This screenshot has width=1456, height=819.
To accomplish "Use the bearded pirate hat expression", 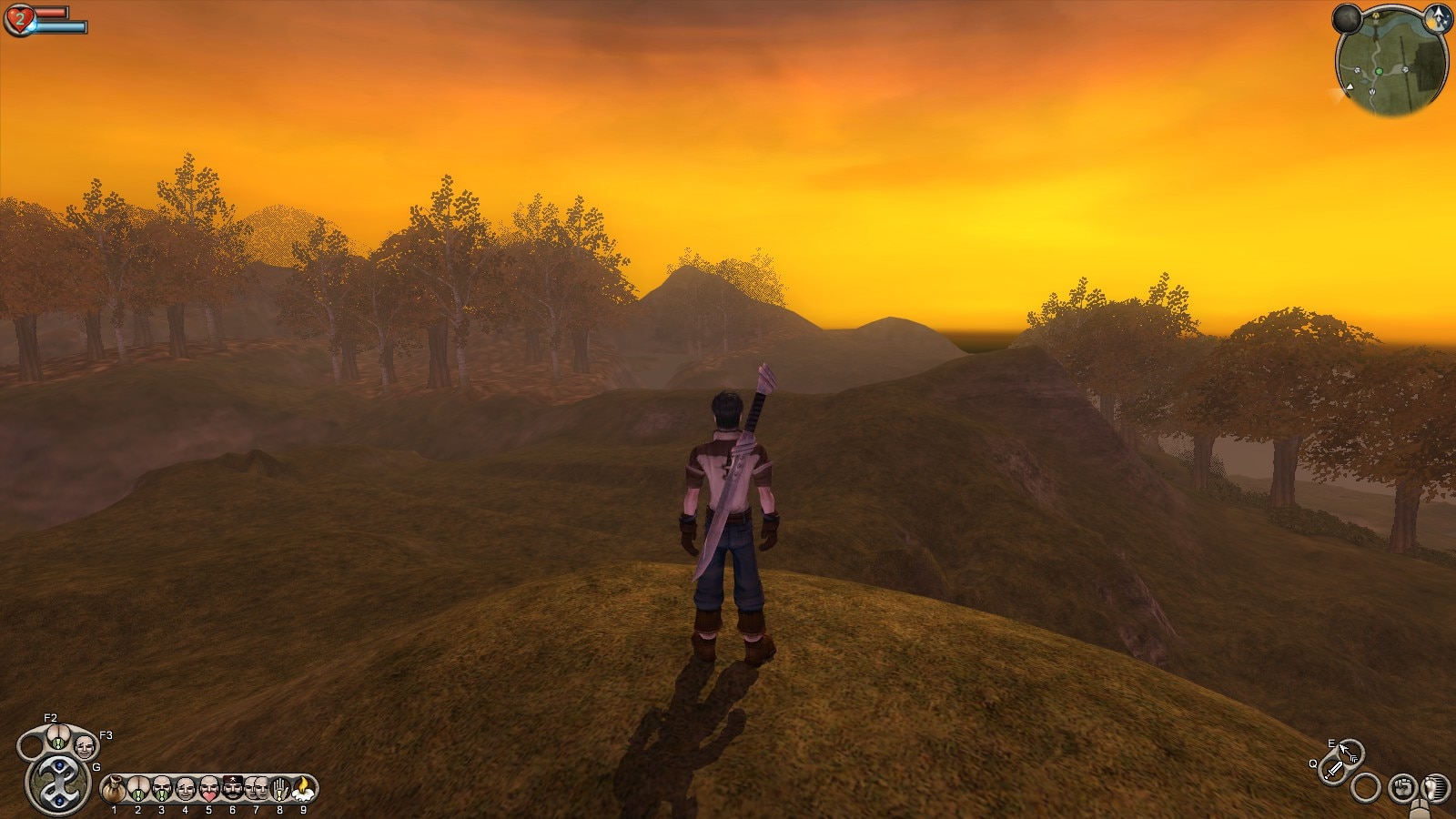I will pyautogui.click(x=232, y=788).
